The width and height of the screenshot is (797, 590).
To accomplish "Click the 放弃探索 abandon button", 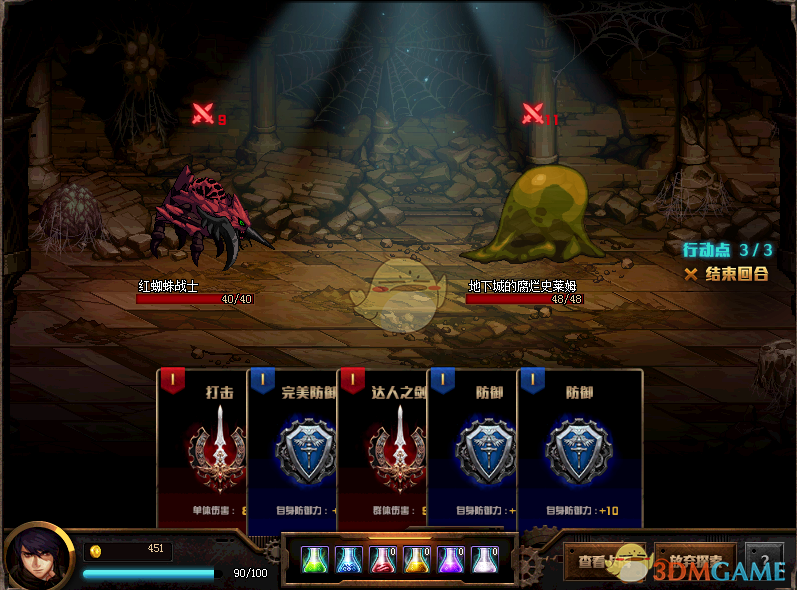I will coord(695,561).
